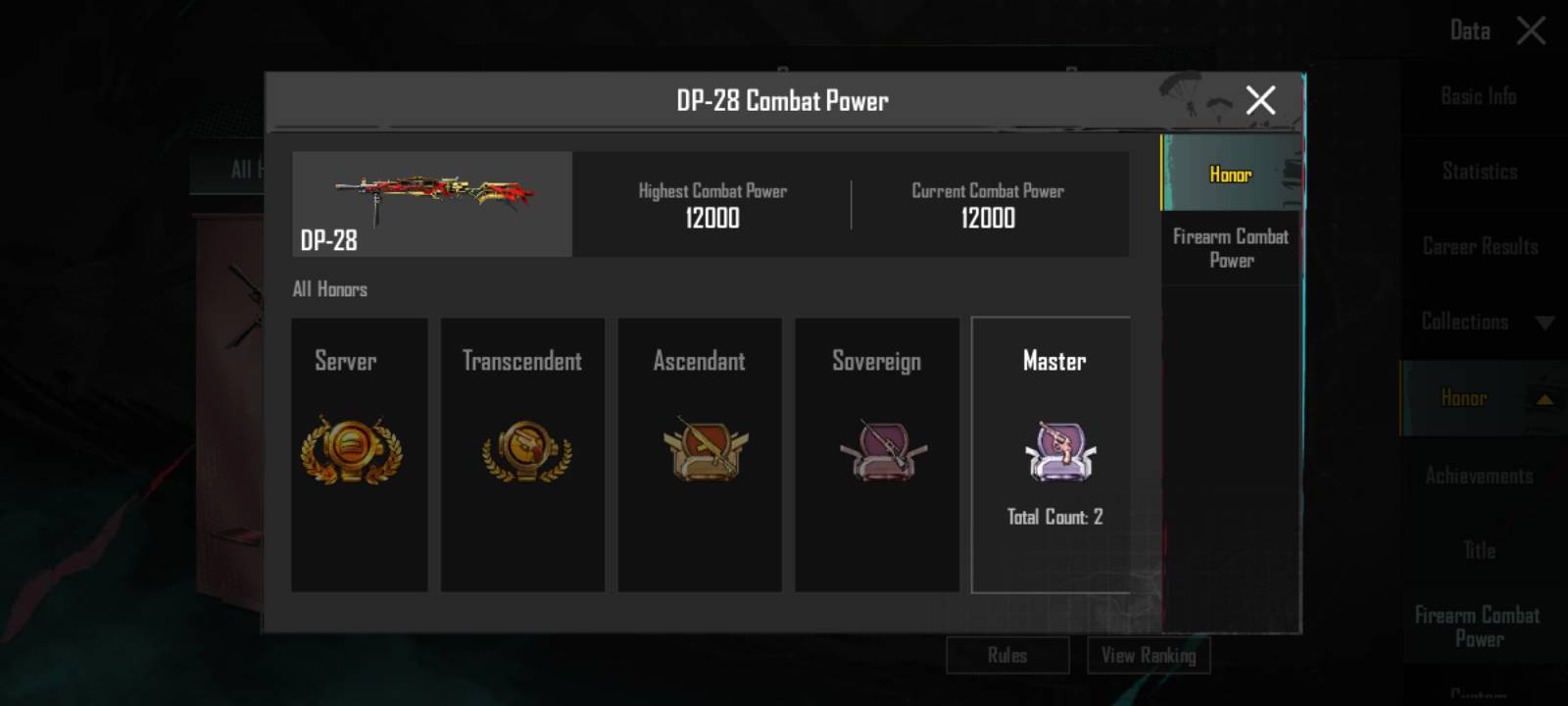Select the Ascendant honor tile

700,454
